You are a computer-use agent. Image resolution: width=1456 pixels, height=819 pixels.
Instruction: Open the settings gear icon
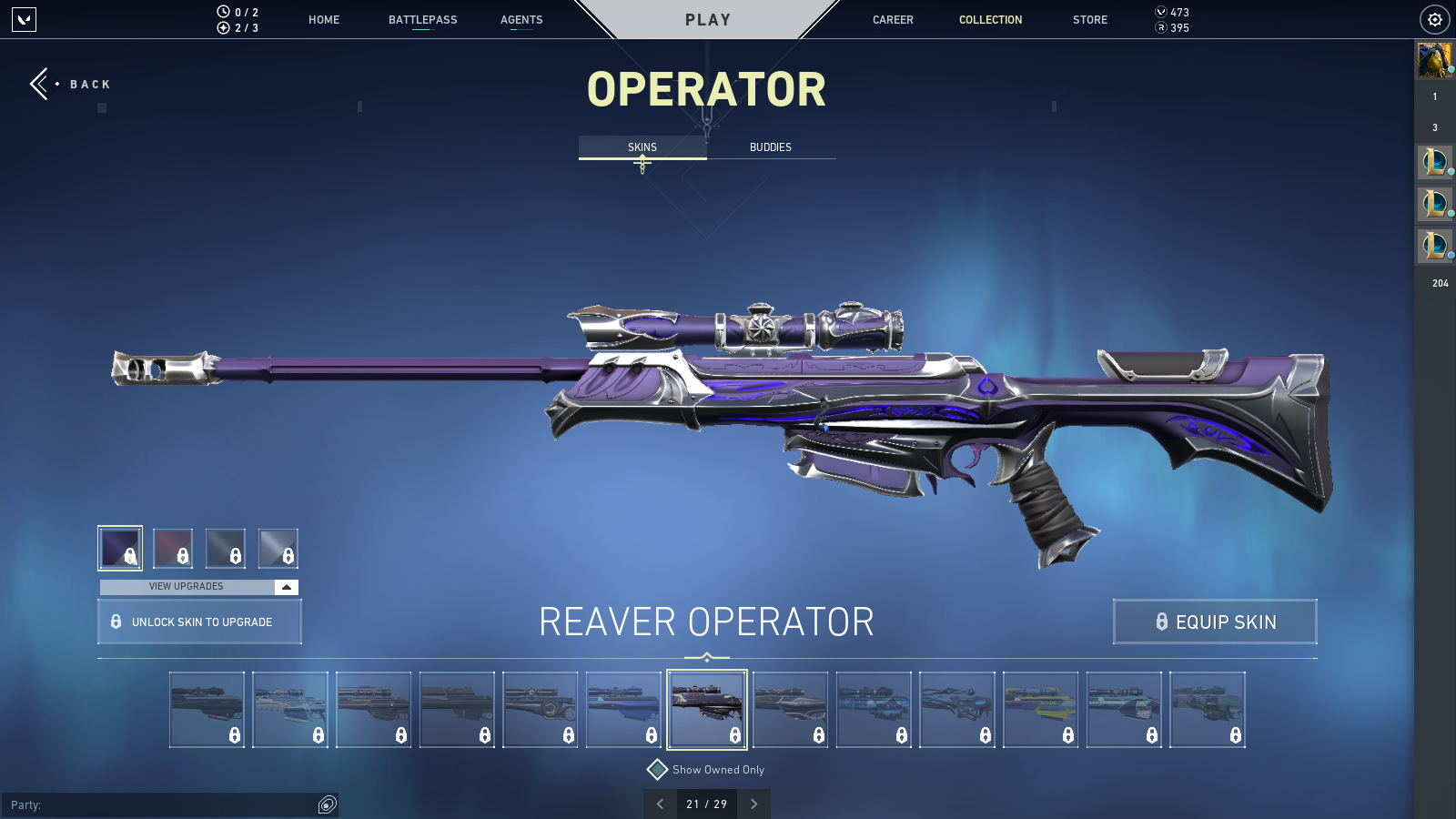click(x=1434, y=19)
